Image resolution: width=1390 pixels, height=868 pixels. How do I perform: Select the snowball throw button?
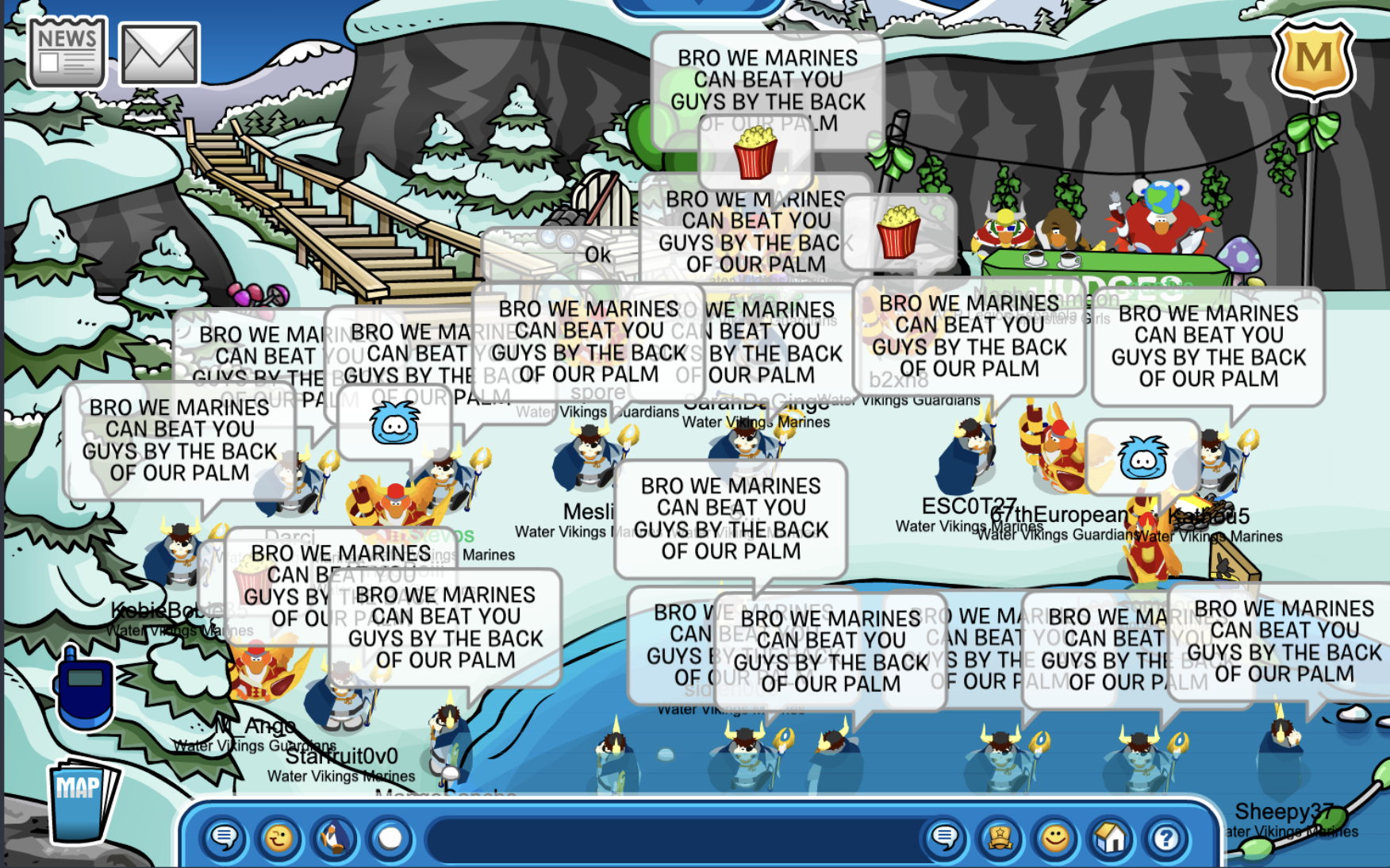coord(390,838)
